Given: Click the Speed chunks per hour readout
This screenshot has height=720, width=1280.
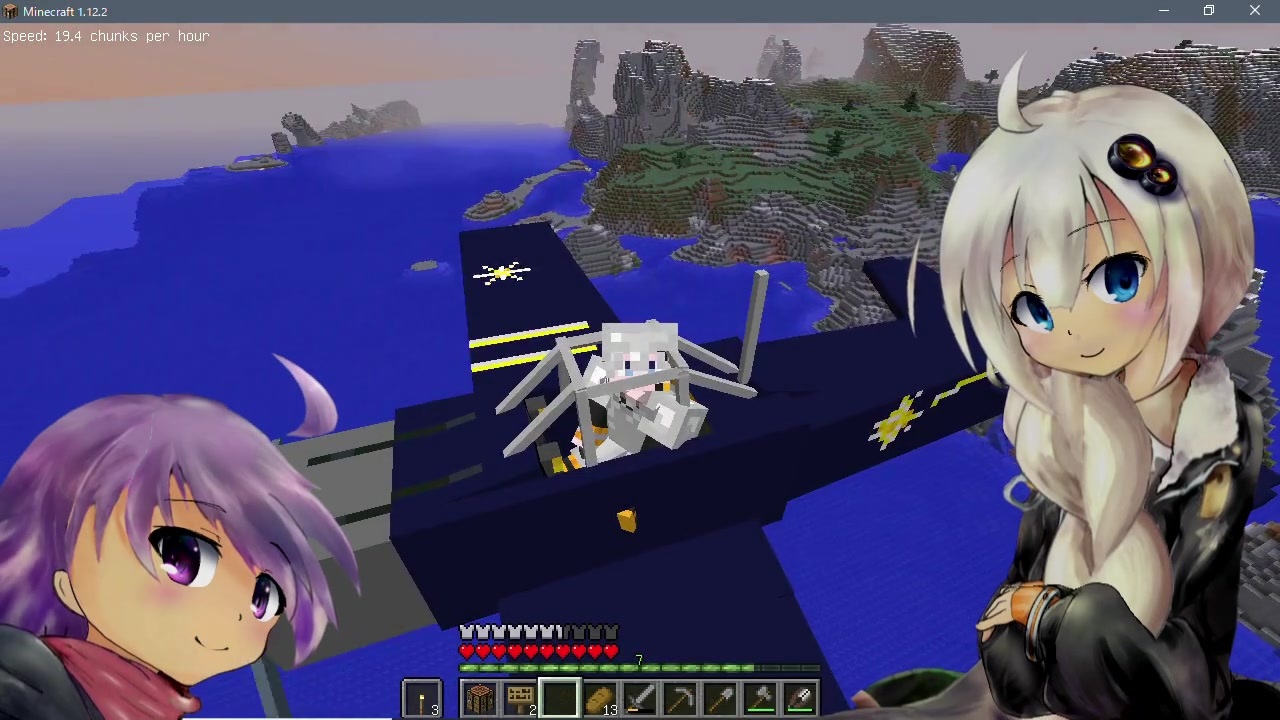Looking at the screenshot, I should coord(106,36).
